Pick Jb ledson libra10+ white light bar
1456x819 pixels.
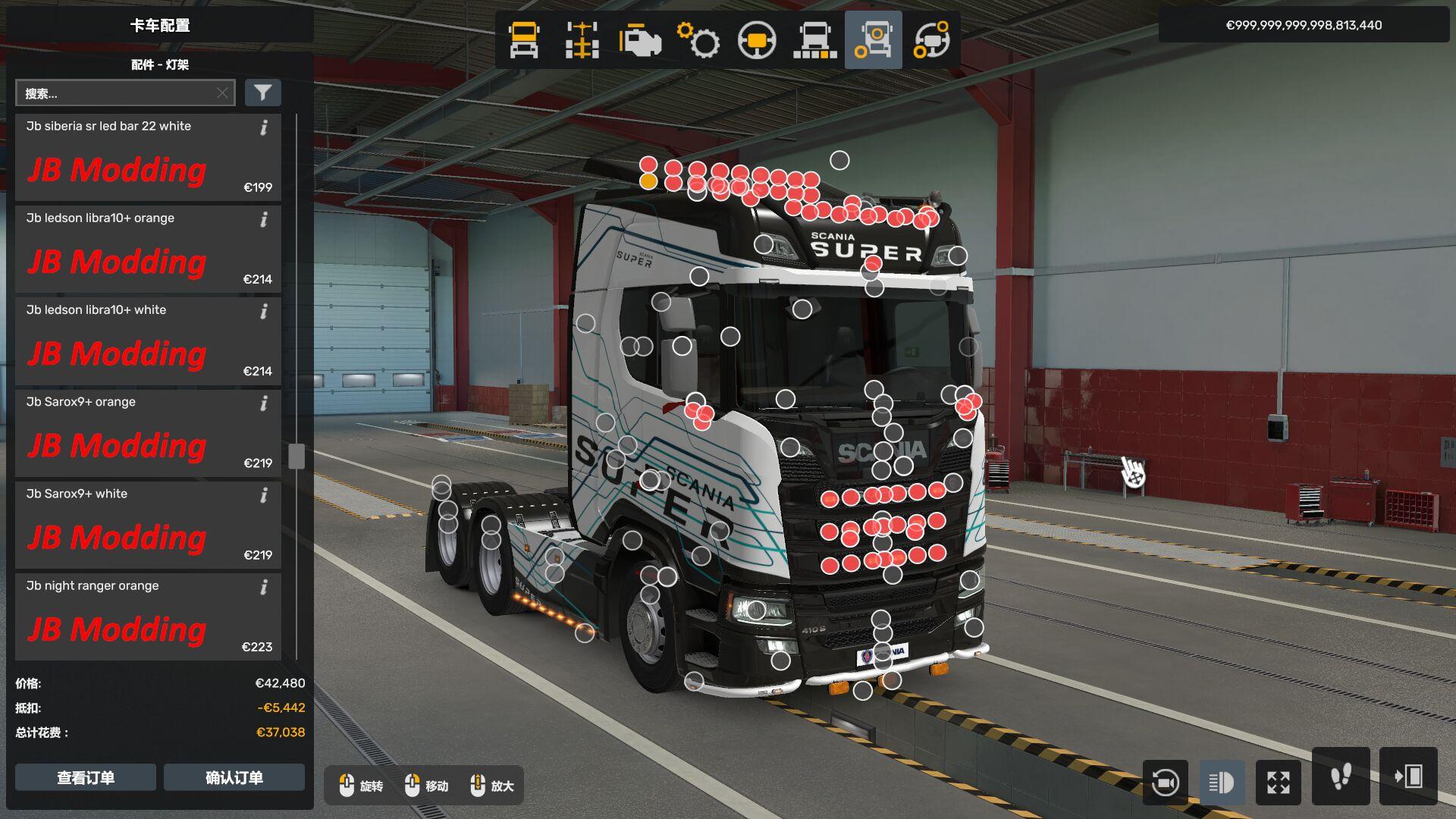click(x=148, y=341)
